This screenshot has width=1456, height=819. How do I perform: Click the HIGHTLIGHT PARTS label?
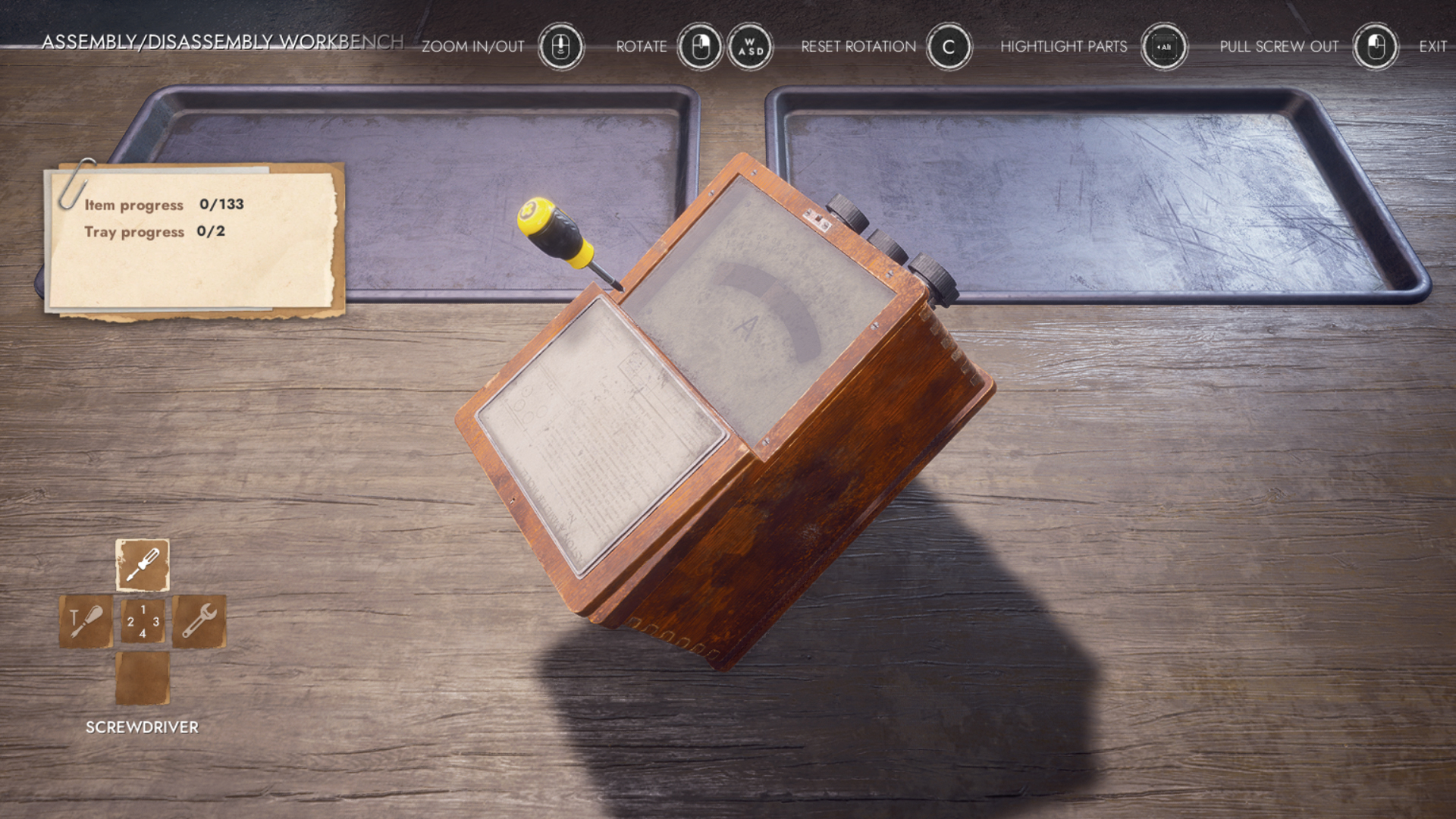click(1065, 46)
